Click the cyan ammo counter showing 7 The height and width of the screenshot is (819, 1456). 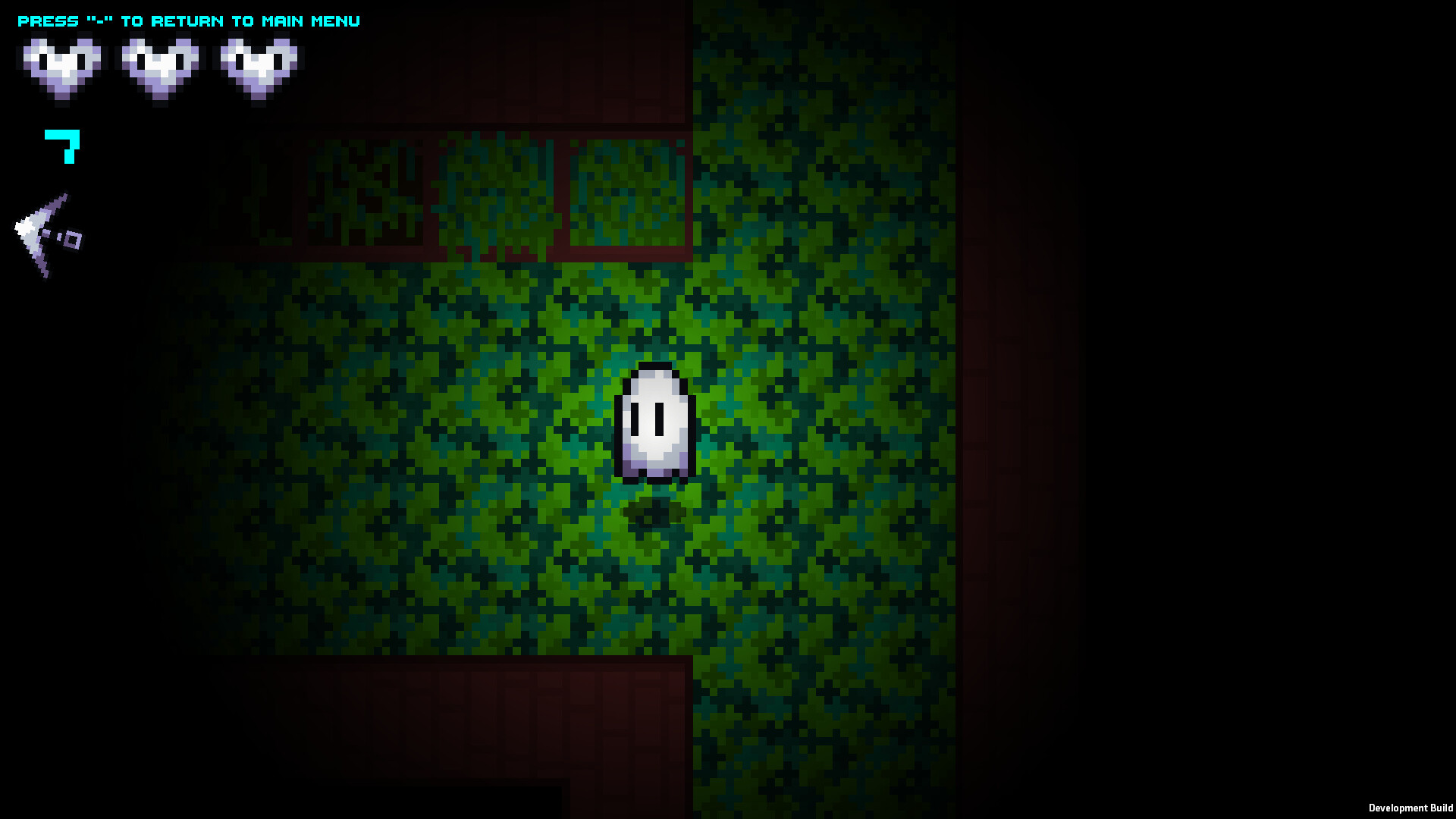tap(61, 148)
